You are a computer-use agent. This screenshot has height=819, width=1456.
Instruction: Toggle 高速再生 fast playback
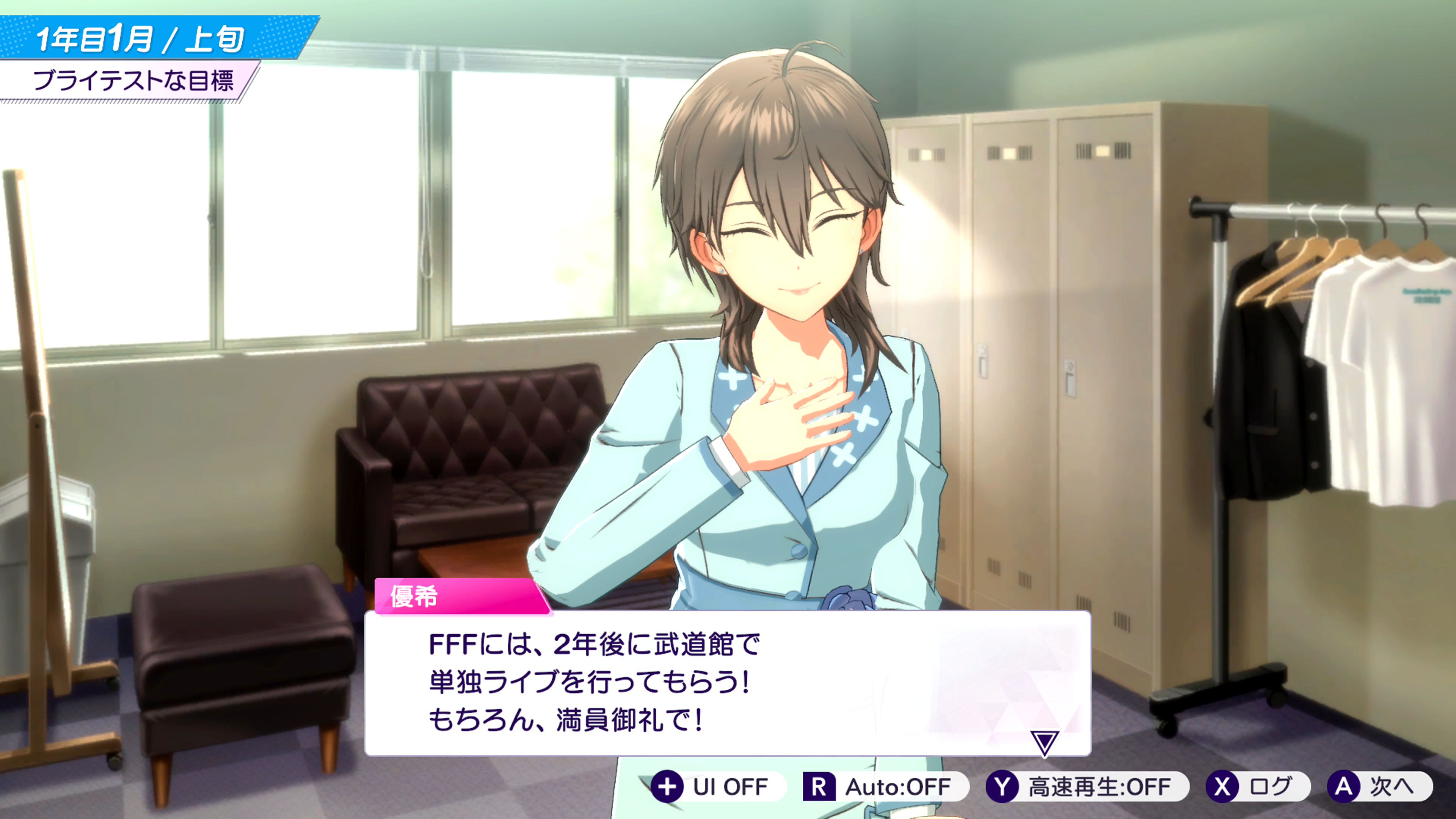coord(1086,786)
